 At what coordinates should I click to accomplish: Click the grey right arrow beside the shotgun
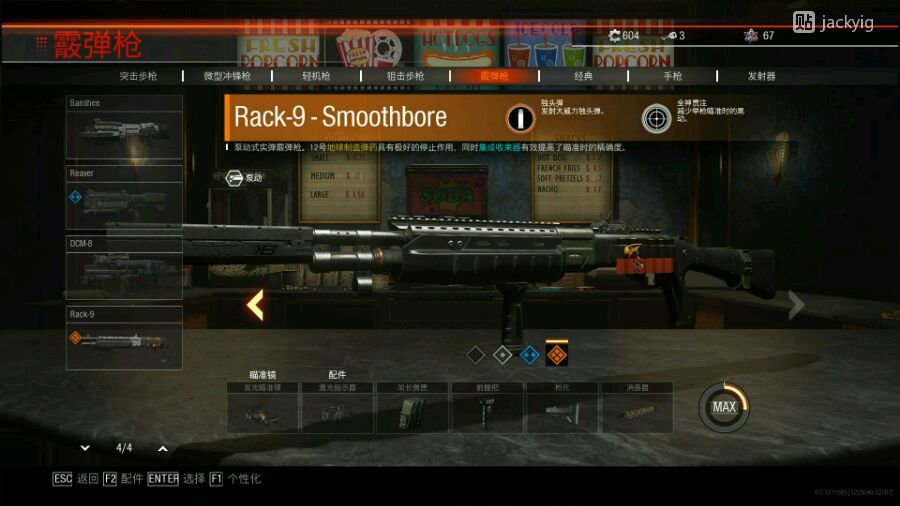point(796,305)
